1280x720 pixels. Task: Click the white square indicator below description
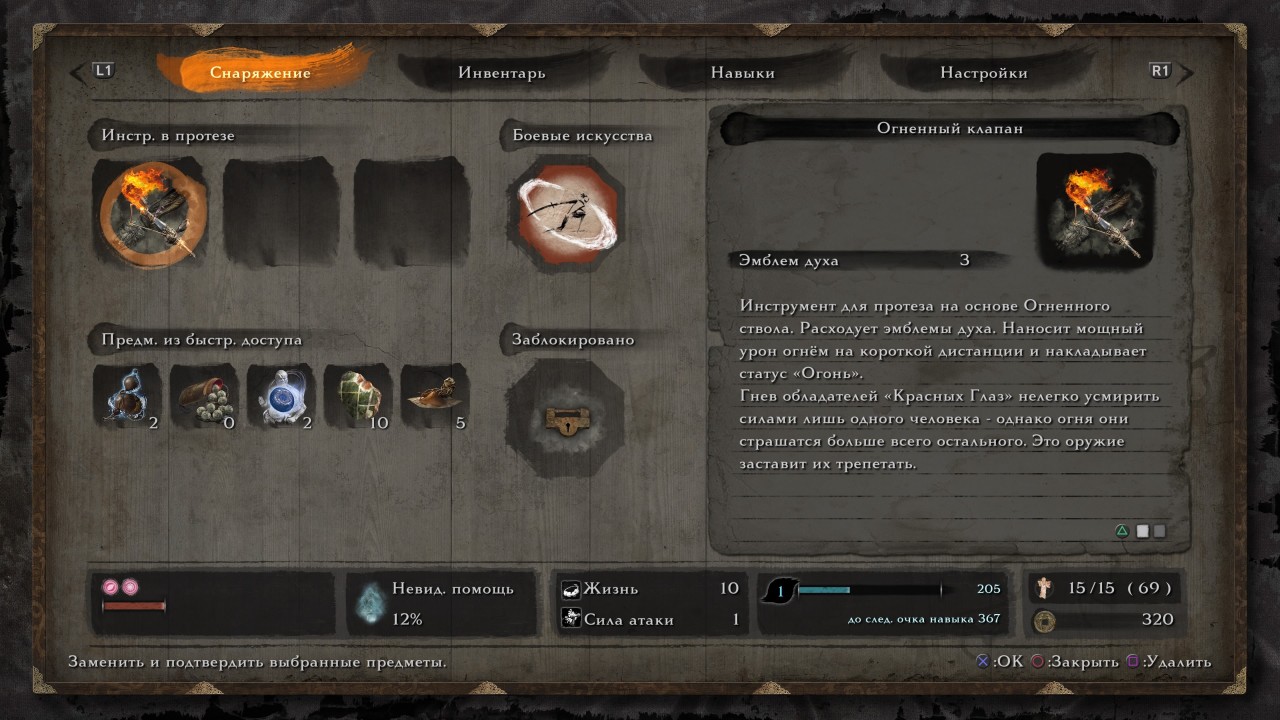click(1144, 531)
